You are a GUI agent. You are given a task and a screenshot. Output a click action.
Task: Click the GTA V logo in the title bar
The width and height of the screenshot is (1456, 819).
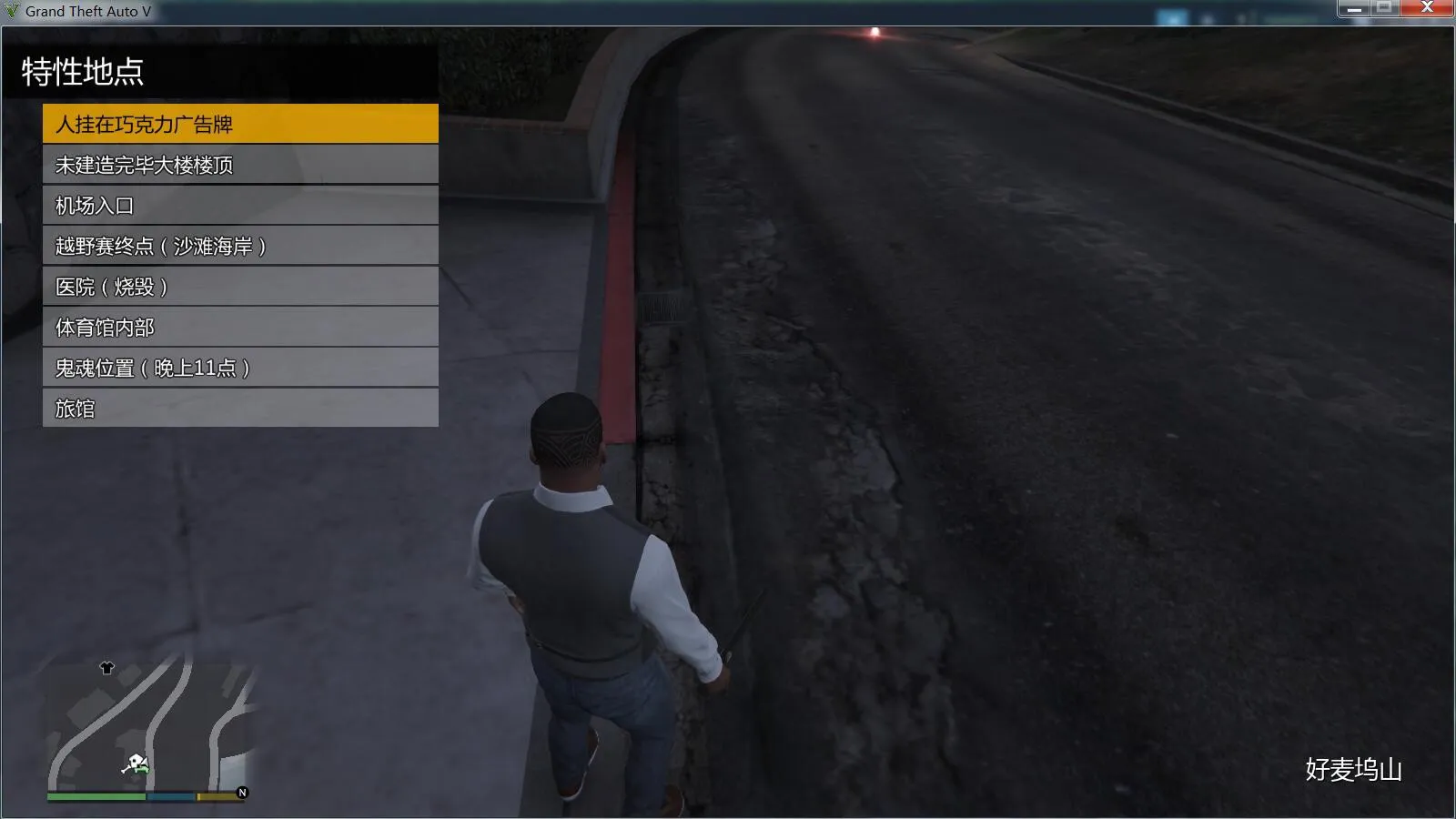point(13,11)
